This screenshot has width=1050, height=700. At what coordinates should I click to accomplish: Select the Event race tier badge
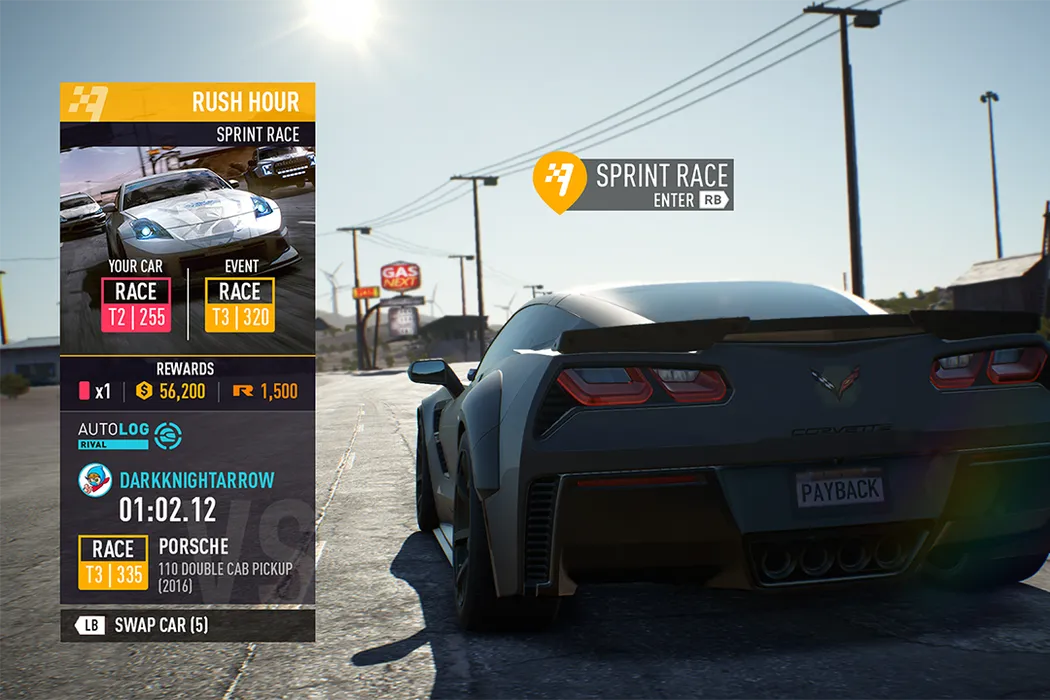click(x=240, y=305)
